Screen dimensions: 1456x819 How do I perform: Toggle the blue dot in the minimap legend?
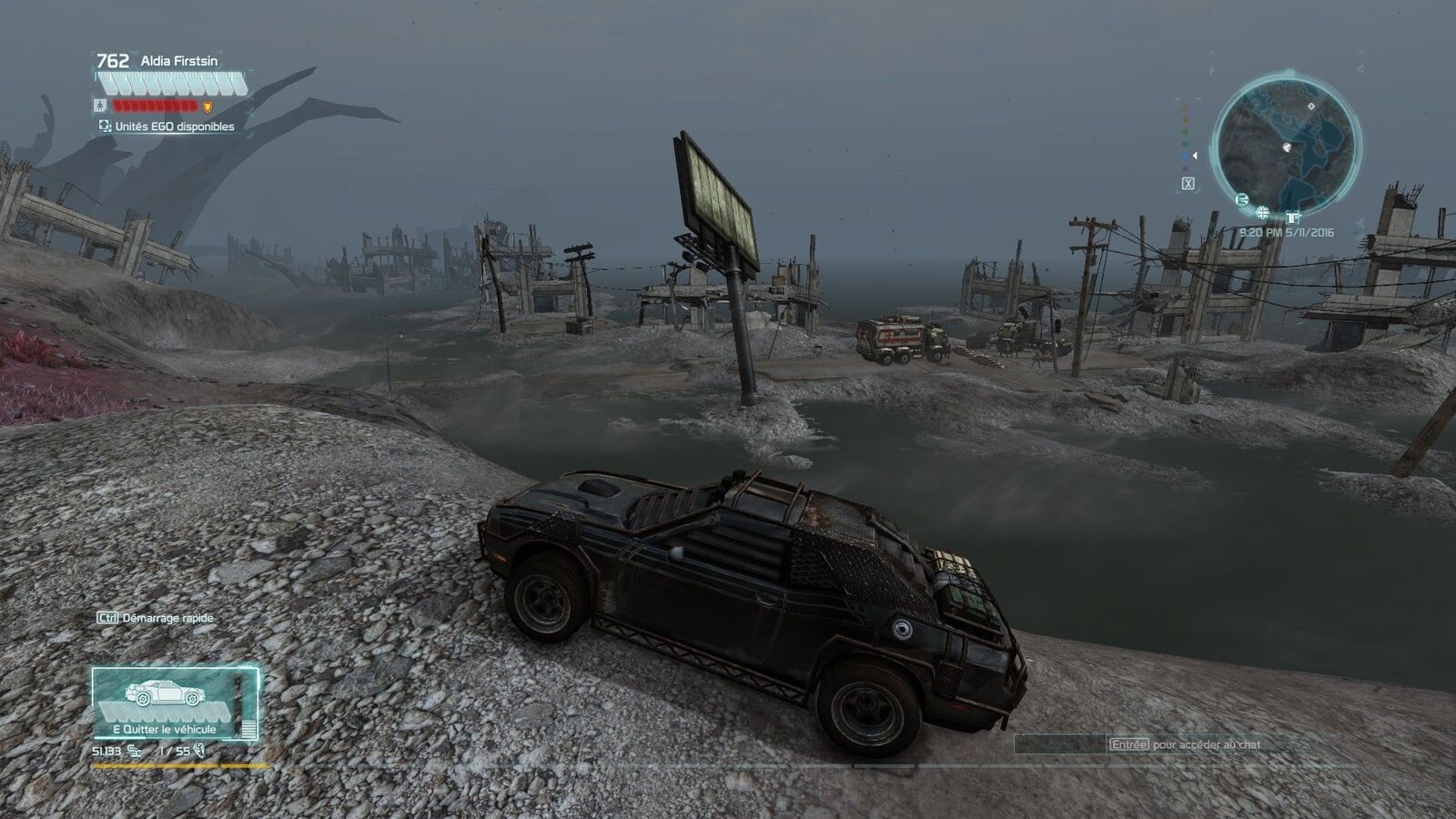tap(1185, 156)
